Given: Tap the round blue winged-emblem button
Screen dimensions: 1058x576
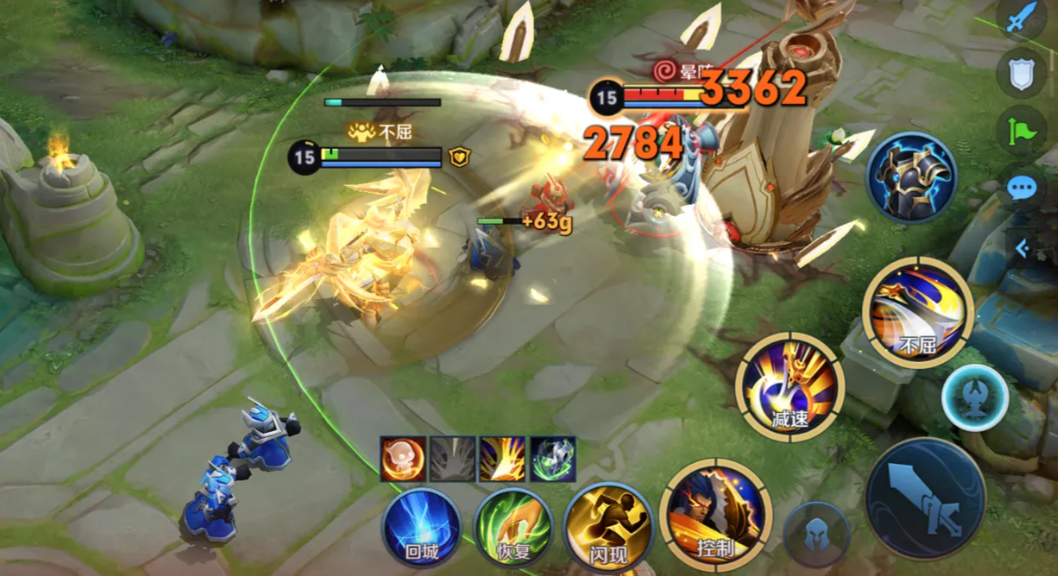Looking at the screenshot, I should 974,397.
